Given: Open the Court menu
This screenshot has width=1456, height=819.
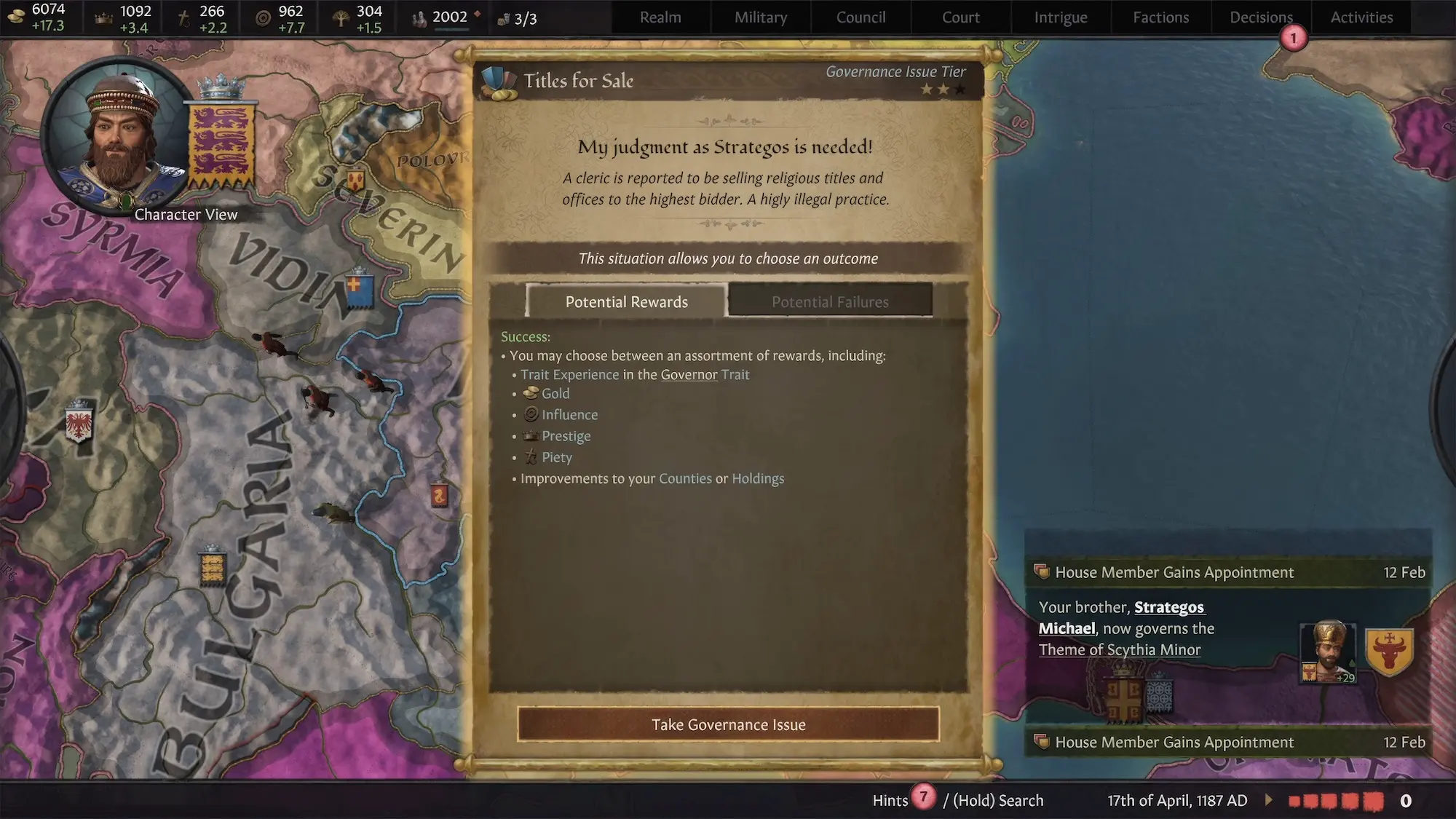Looking at the screenshot, I should coord(961,17).
